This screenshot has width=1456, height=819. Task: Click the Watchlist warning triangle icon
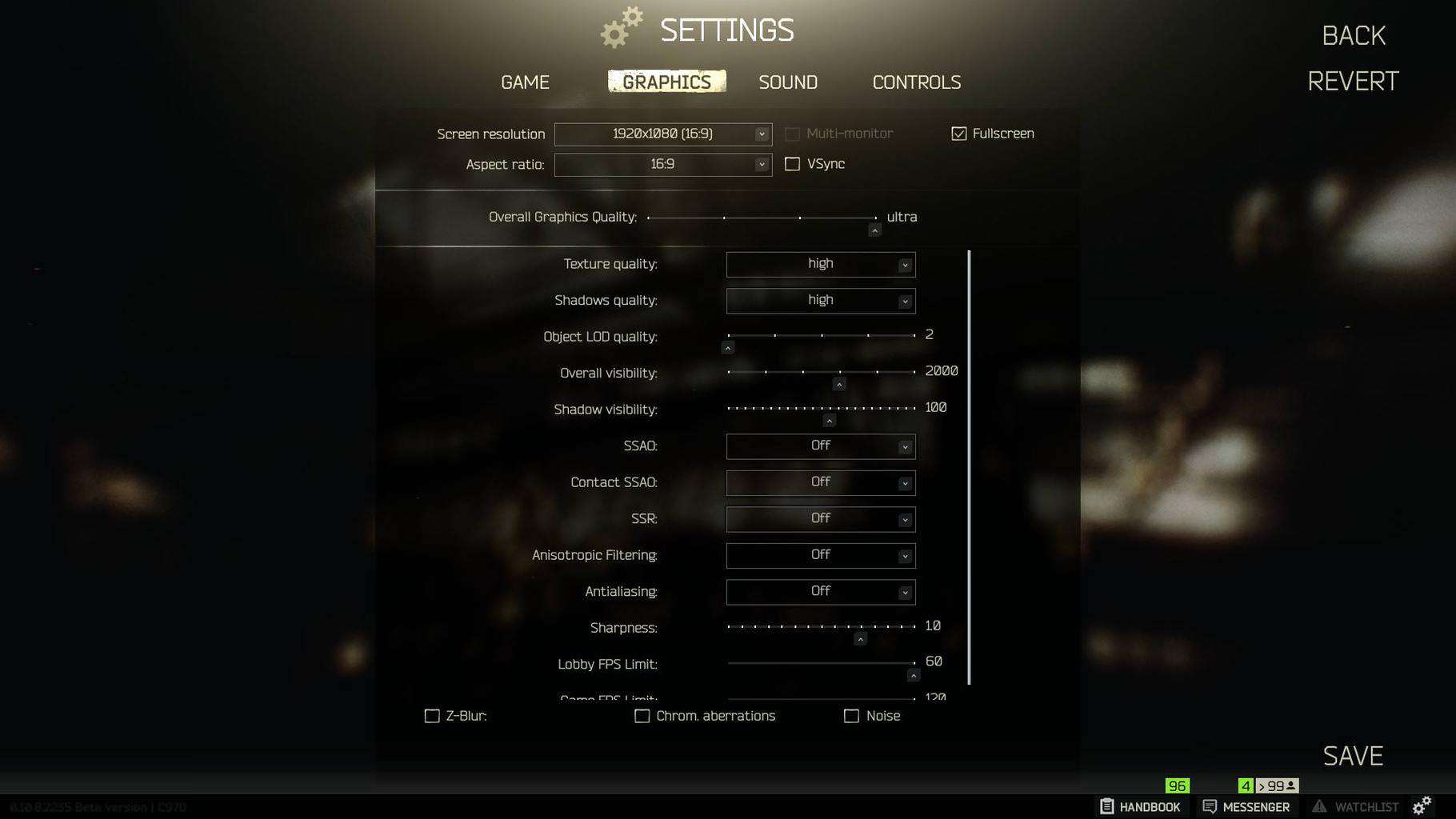[x=1321, y=806]
